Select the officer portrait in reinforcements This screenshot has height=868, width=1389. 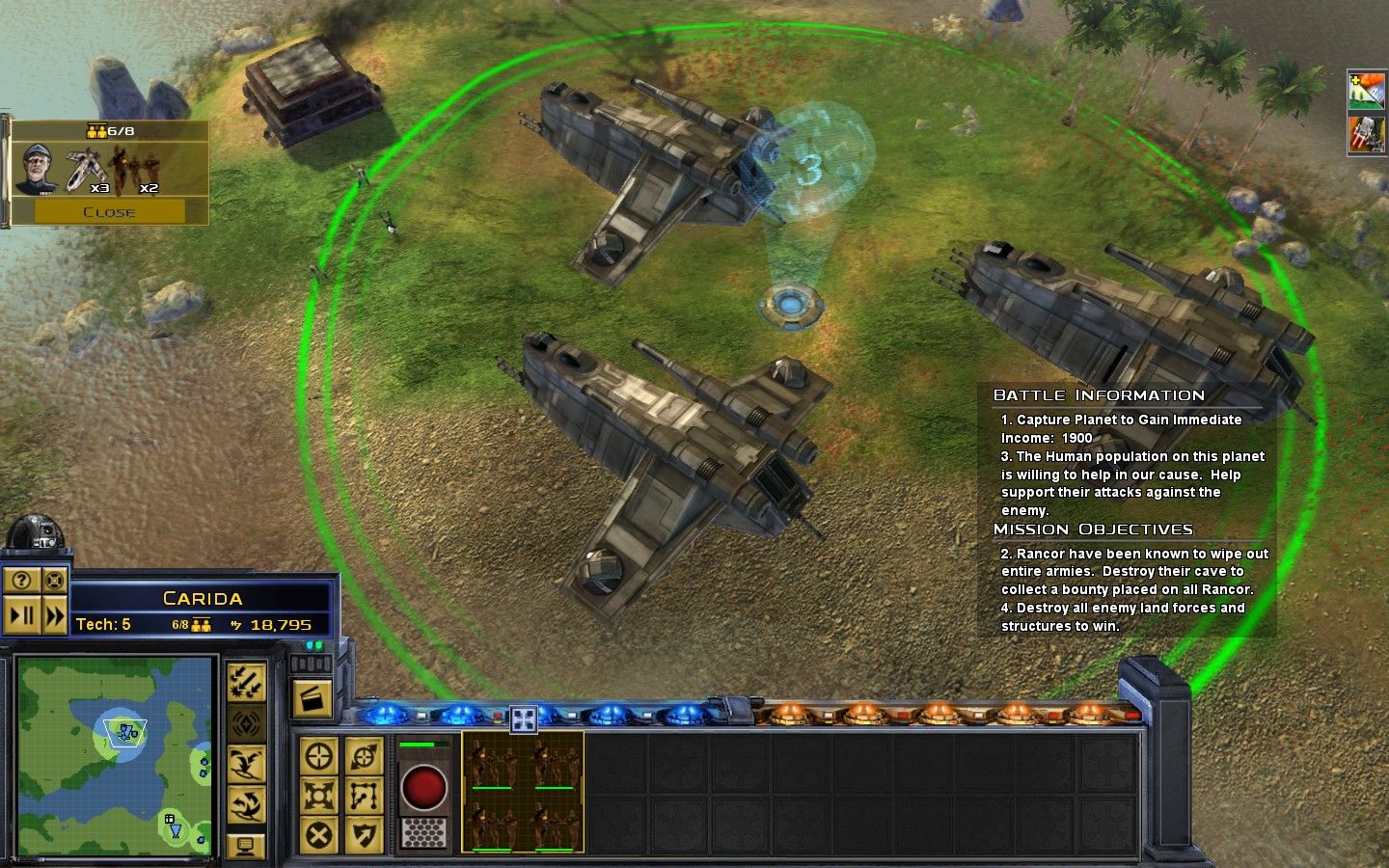tap(37, 168)
